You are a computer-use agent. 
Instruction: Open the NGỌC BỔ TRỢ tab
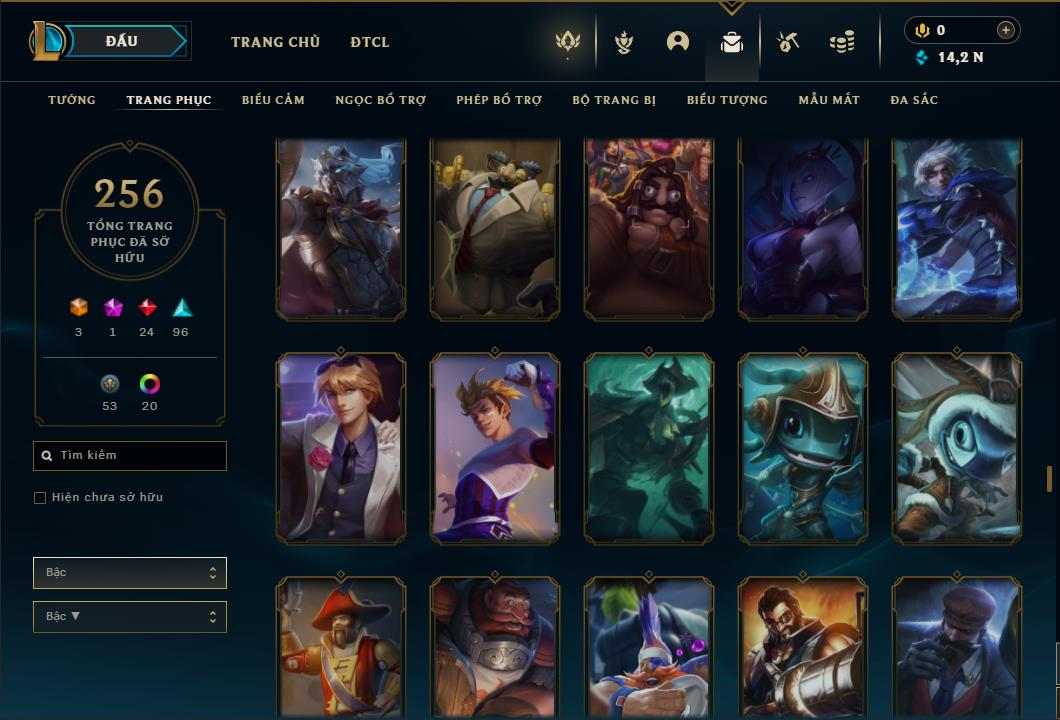tap(380, 100)
